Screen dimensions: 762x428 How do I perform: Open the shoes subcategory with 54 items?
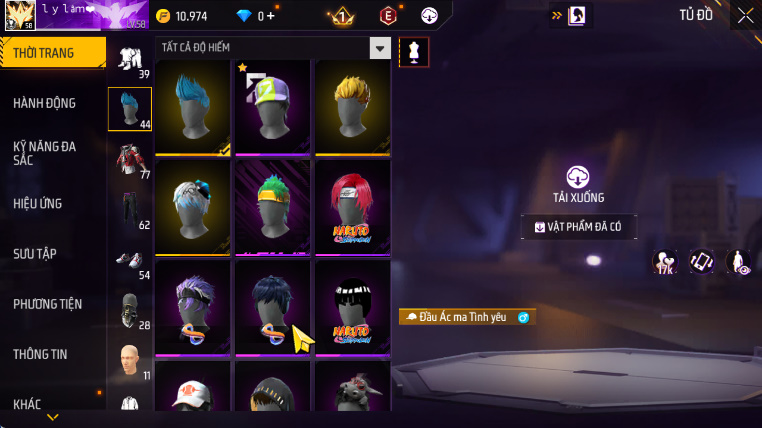click(x=130, y=262)
